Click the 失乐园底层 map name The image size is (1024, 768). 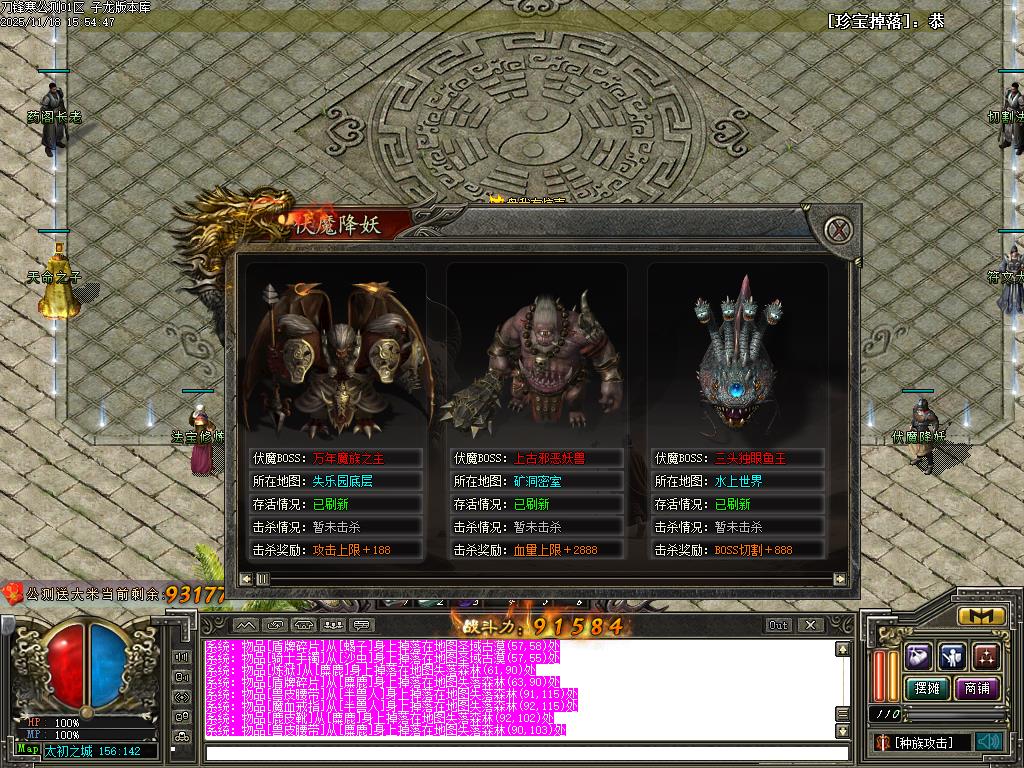[x=343, y=481]
